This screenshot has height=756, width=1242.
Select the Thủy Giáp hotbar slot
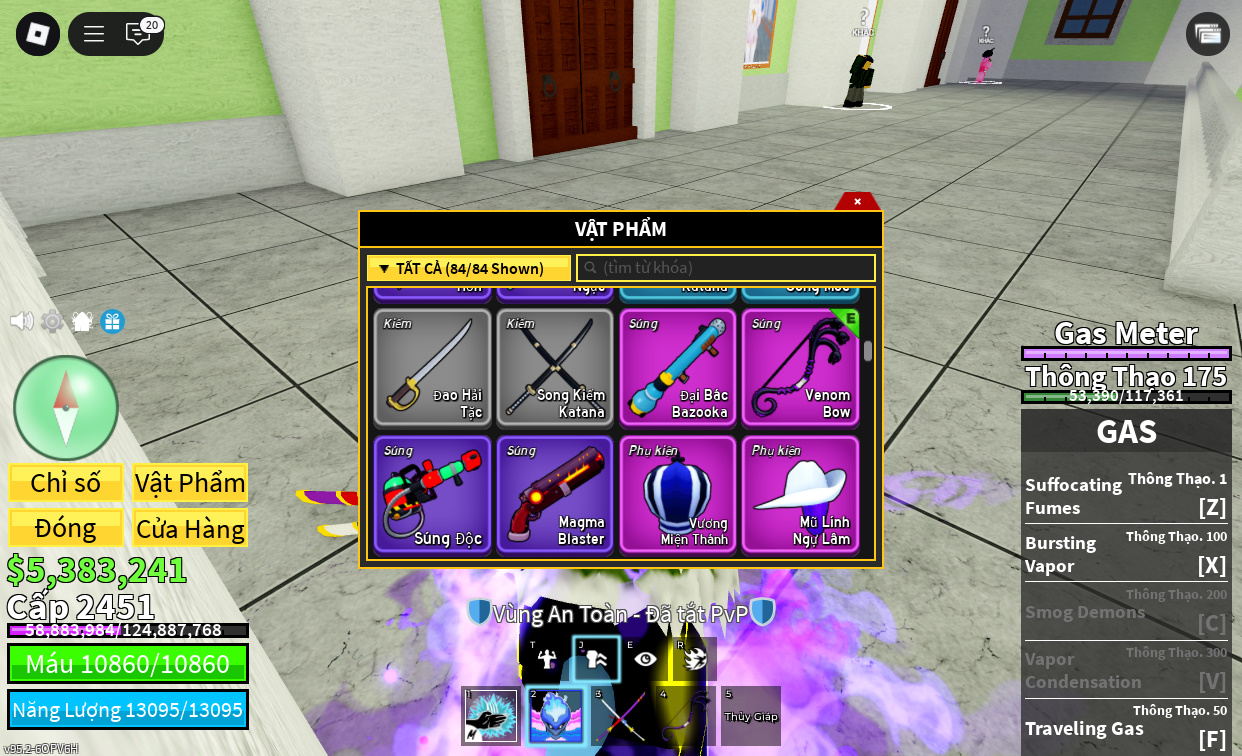pyautogui.click(x=751, y=716)
